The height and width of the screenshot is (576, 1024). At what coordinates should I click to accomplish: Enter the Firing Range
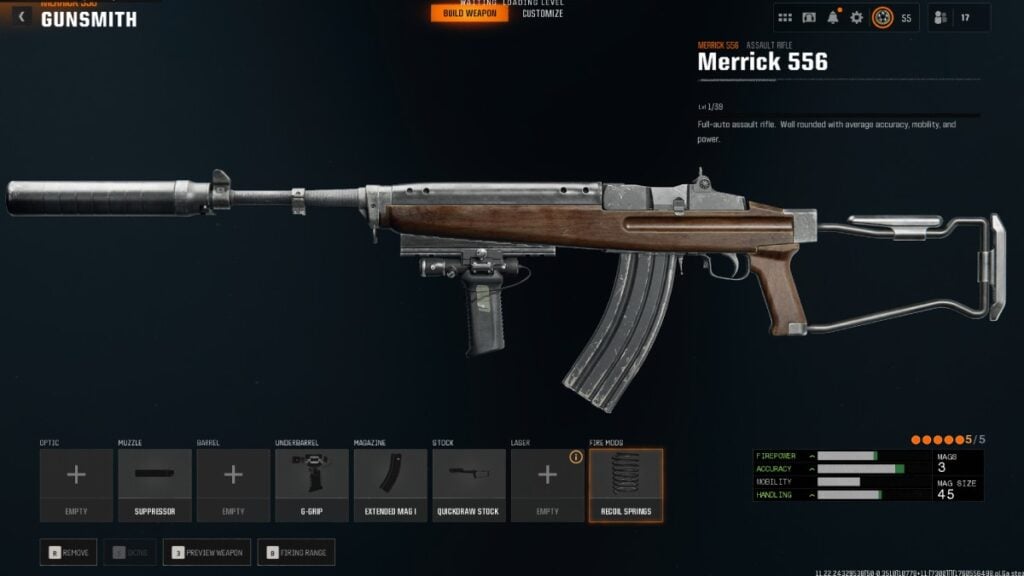coord(295,551)
